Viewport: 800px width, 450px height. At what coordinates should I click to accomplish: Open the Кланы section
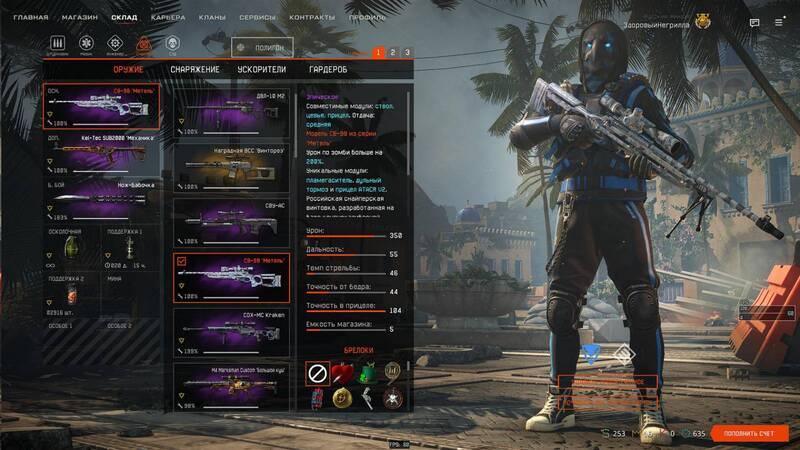213,18
